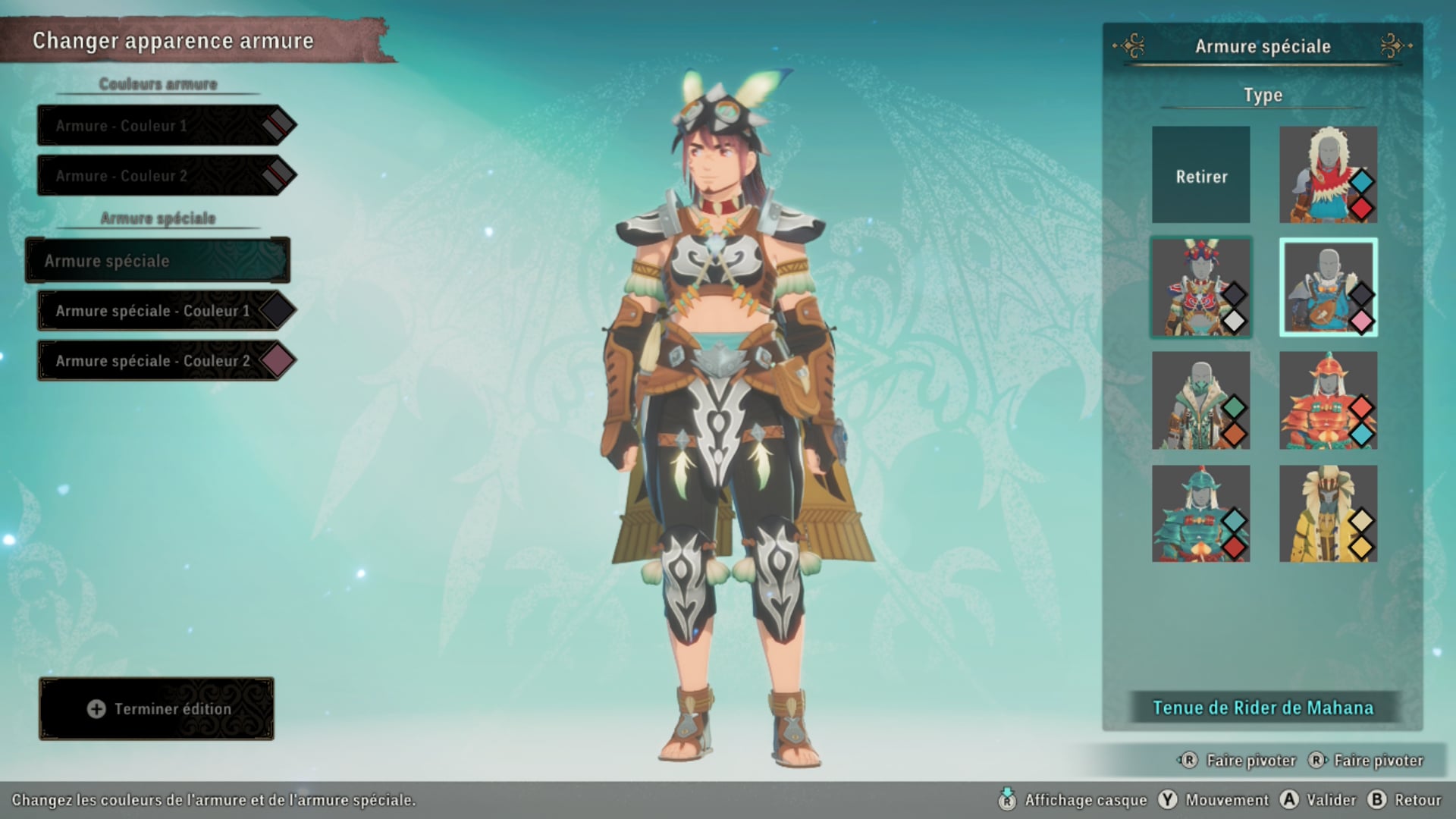Choose the orange scaled armor outfit
The width and height of the screenshot is (1456, 819).
[1328, 400]
